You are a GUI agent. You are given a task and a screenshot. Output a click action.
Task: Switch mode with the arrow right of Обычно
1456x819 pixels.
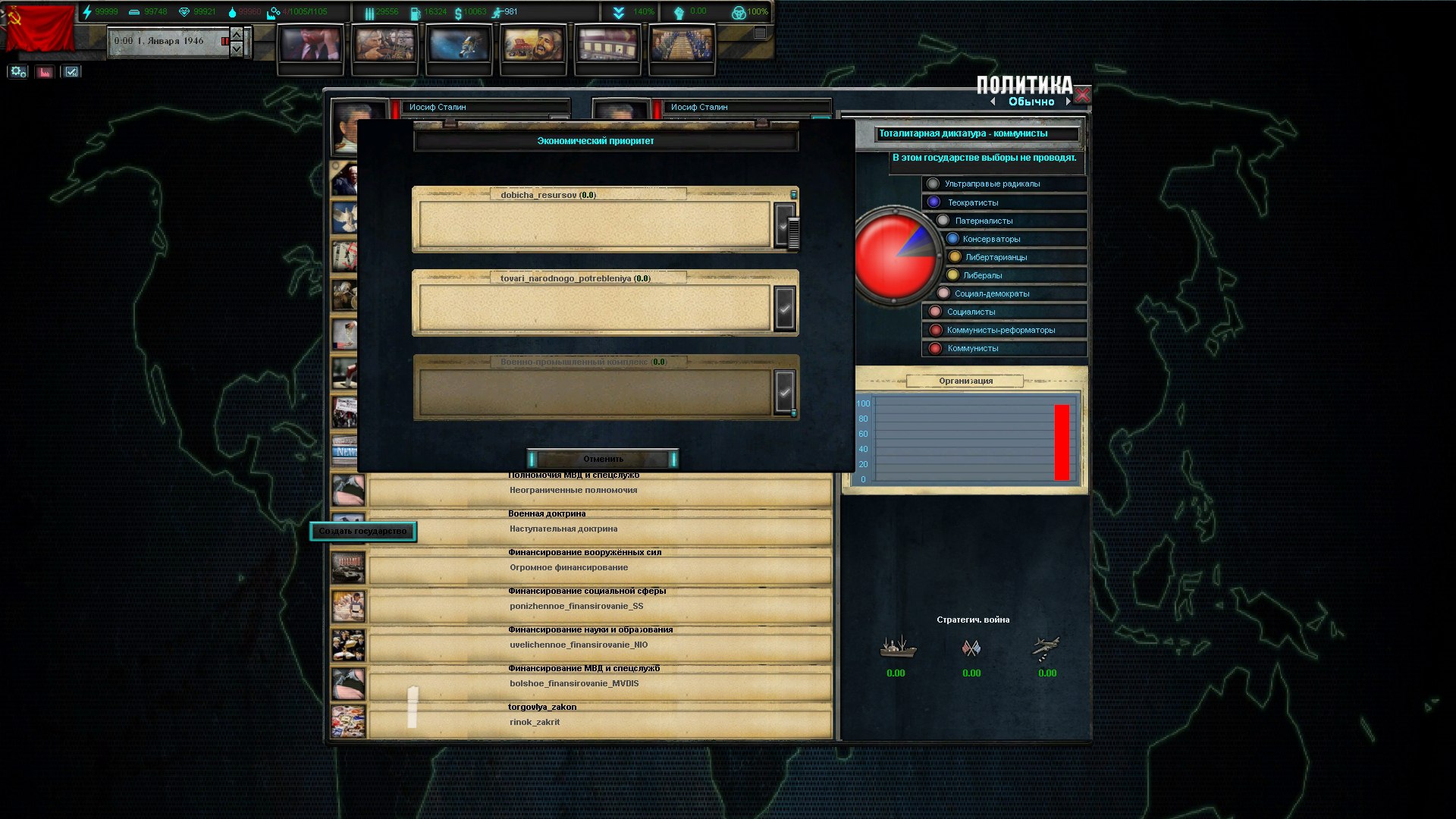[x=1068, y=102]
